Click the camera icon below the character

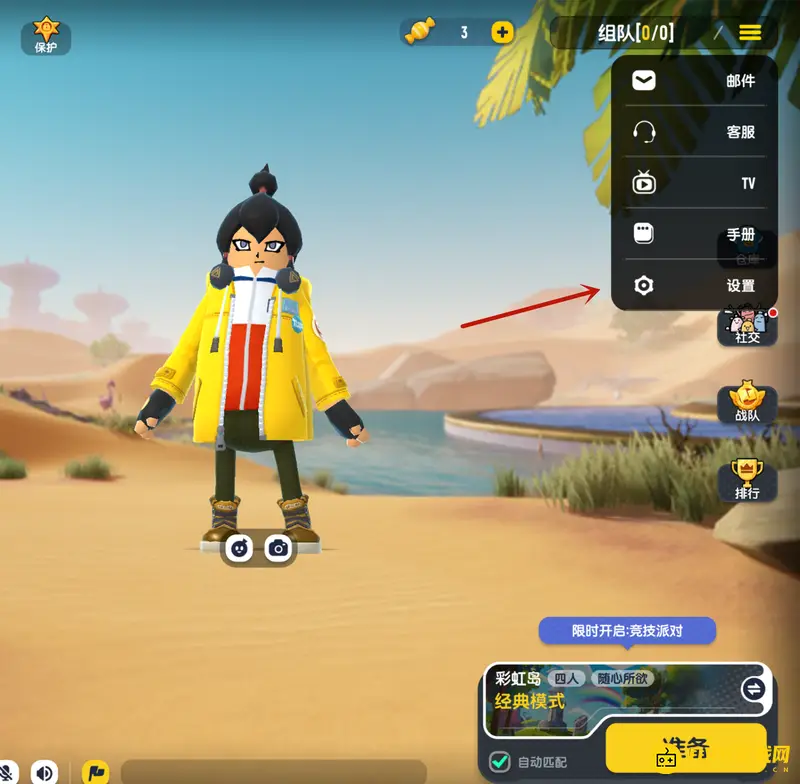pos(279,548)
